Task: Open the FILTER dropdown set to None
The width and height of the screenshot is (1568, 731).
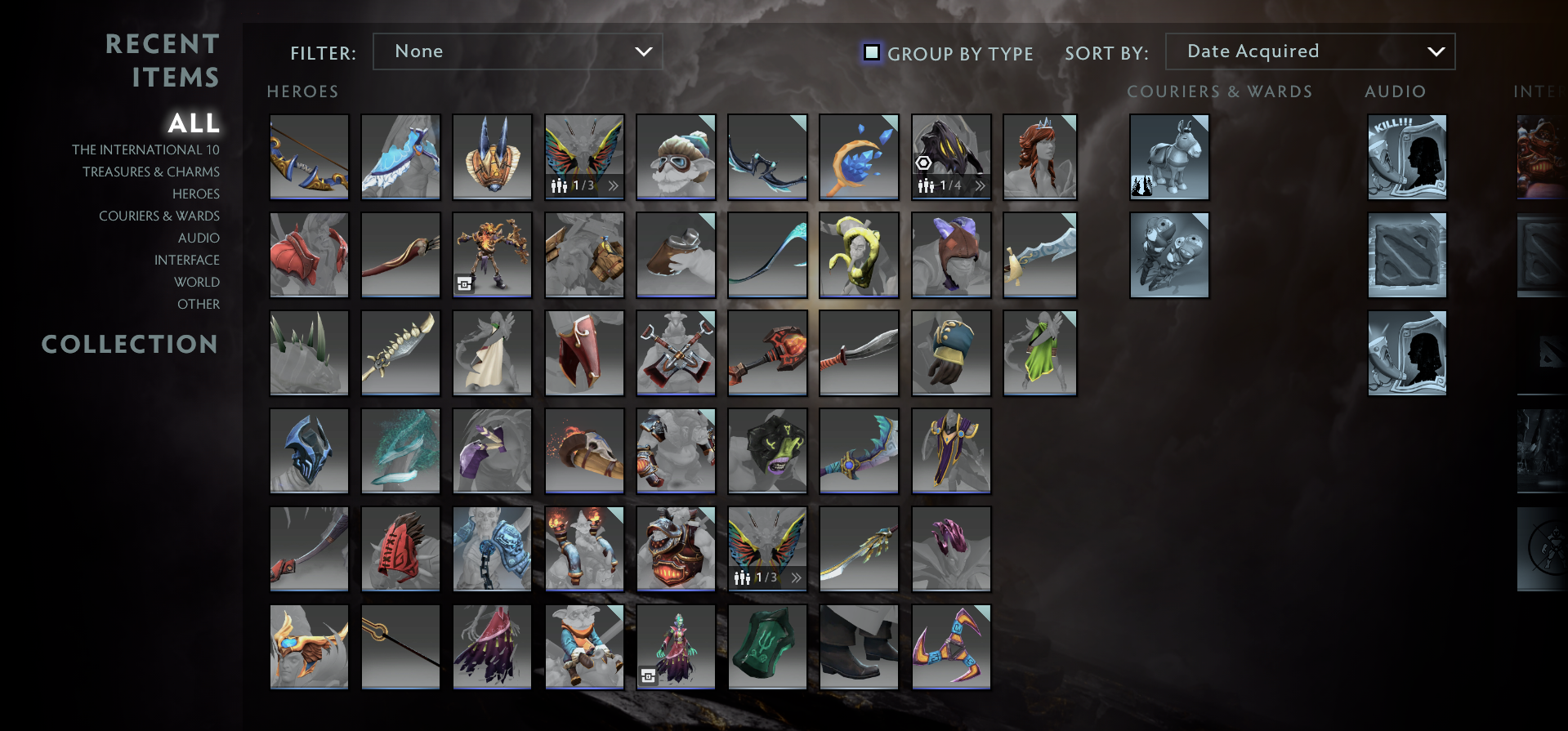Action: pyautogui.click(x=517, y=51)
